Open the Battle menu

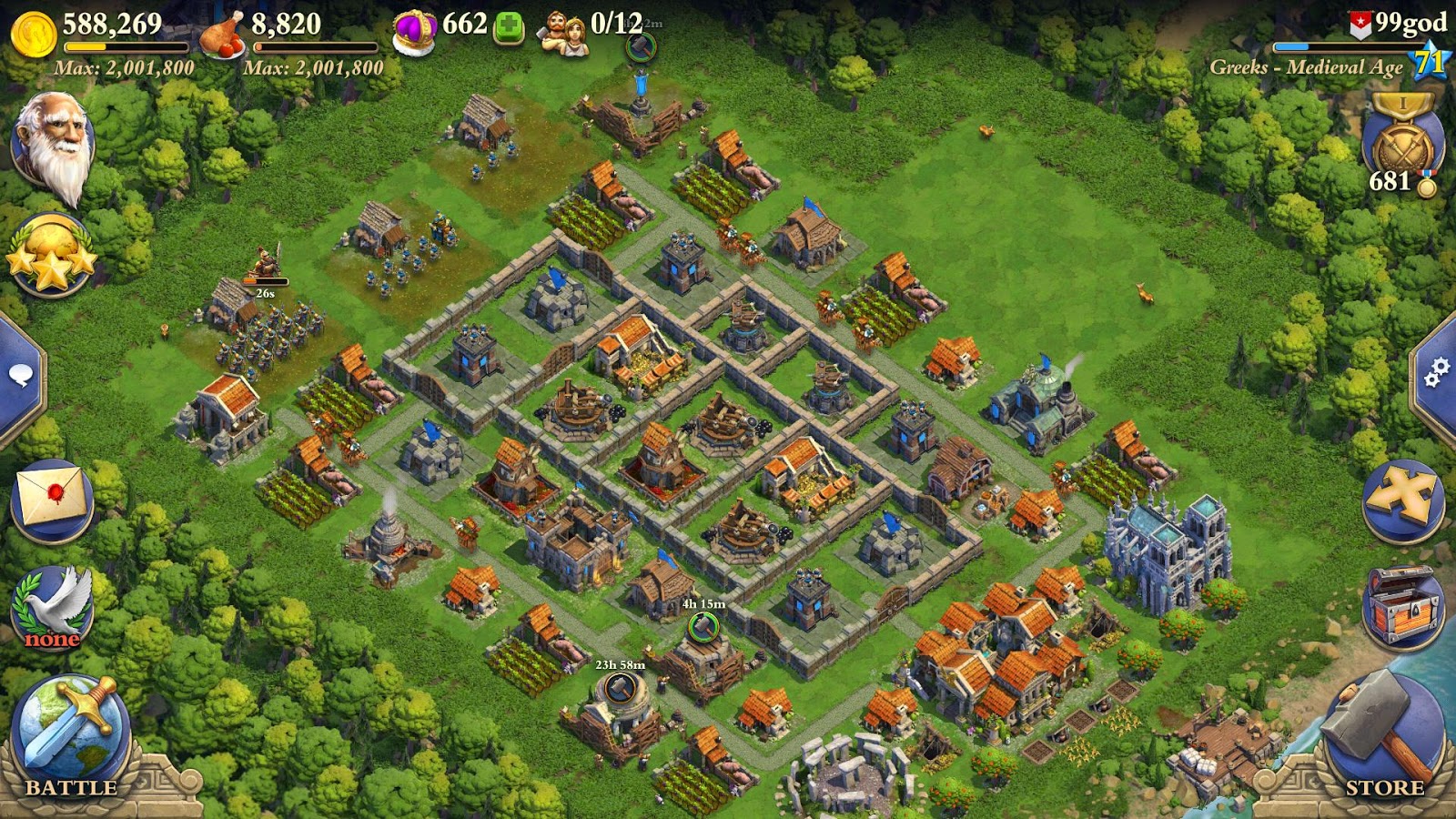(73, 728)
